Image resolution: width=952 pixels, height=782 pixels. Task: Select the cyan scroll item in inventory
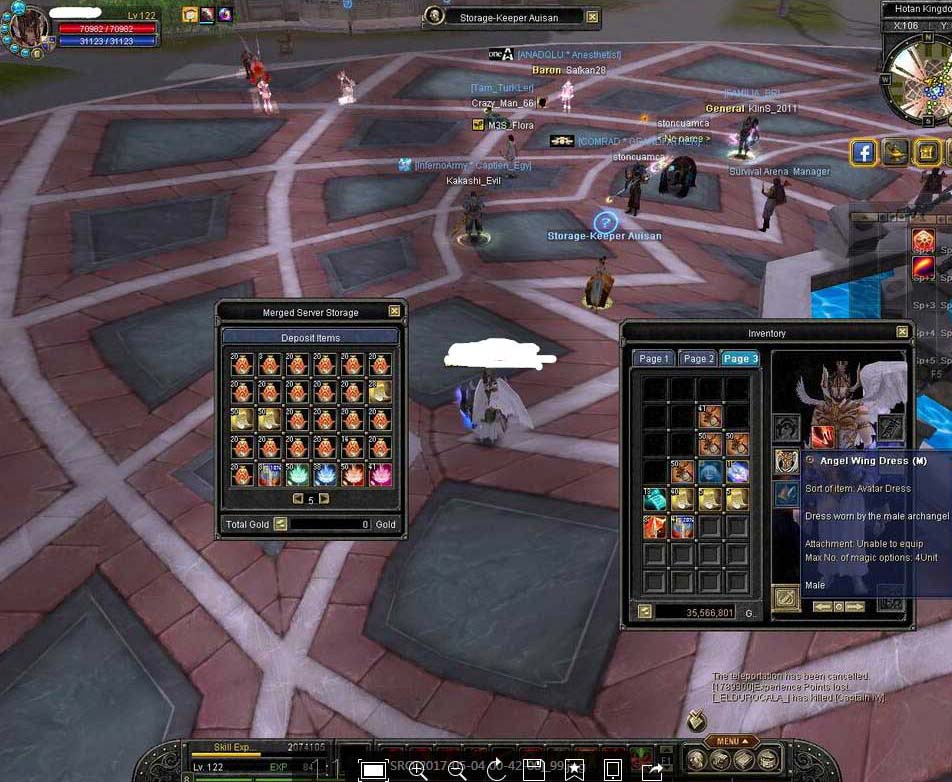(x=654, y=500)
